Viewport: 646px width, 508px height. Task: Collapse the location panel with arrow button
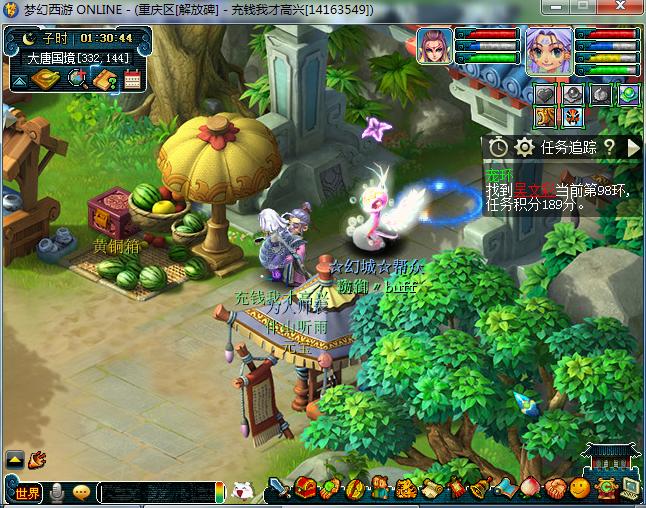[x=19, y=80]
